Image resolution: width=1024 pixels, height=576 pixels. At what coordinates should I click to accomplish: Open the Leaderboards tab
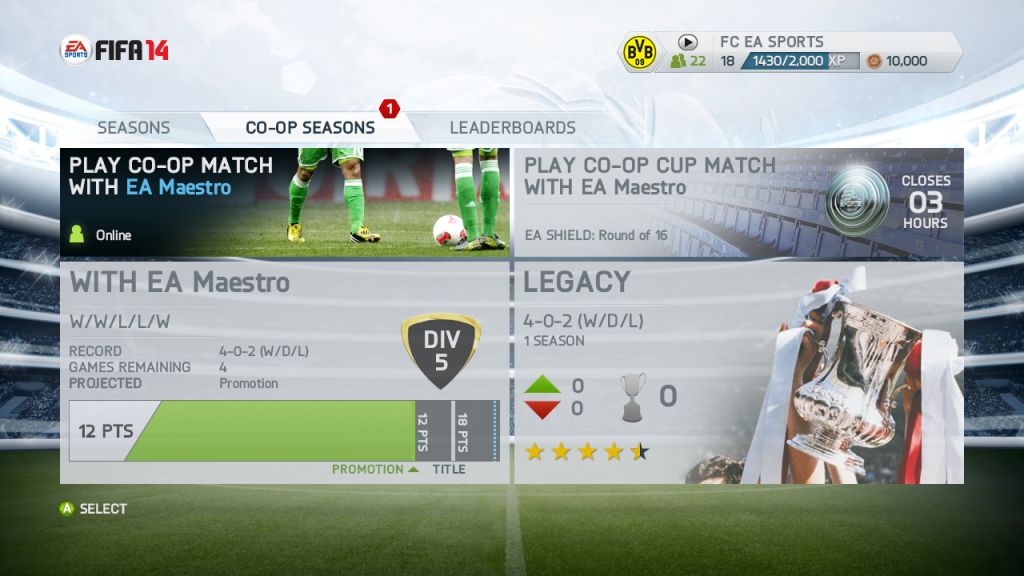pos(512,128)
